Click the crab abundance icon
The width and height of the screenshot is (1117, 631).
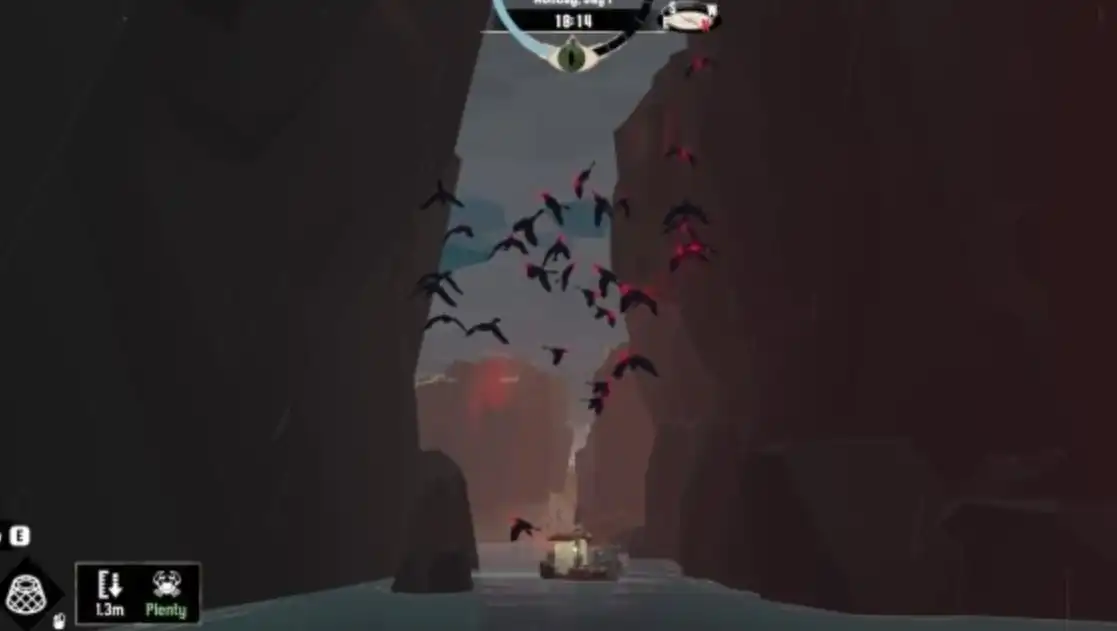click(166, 584)
